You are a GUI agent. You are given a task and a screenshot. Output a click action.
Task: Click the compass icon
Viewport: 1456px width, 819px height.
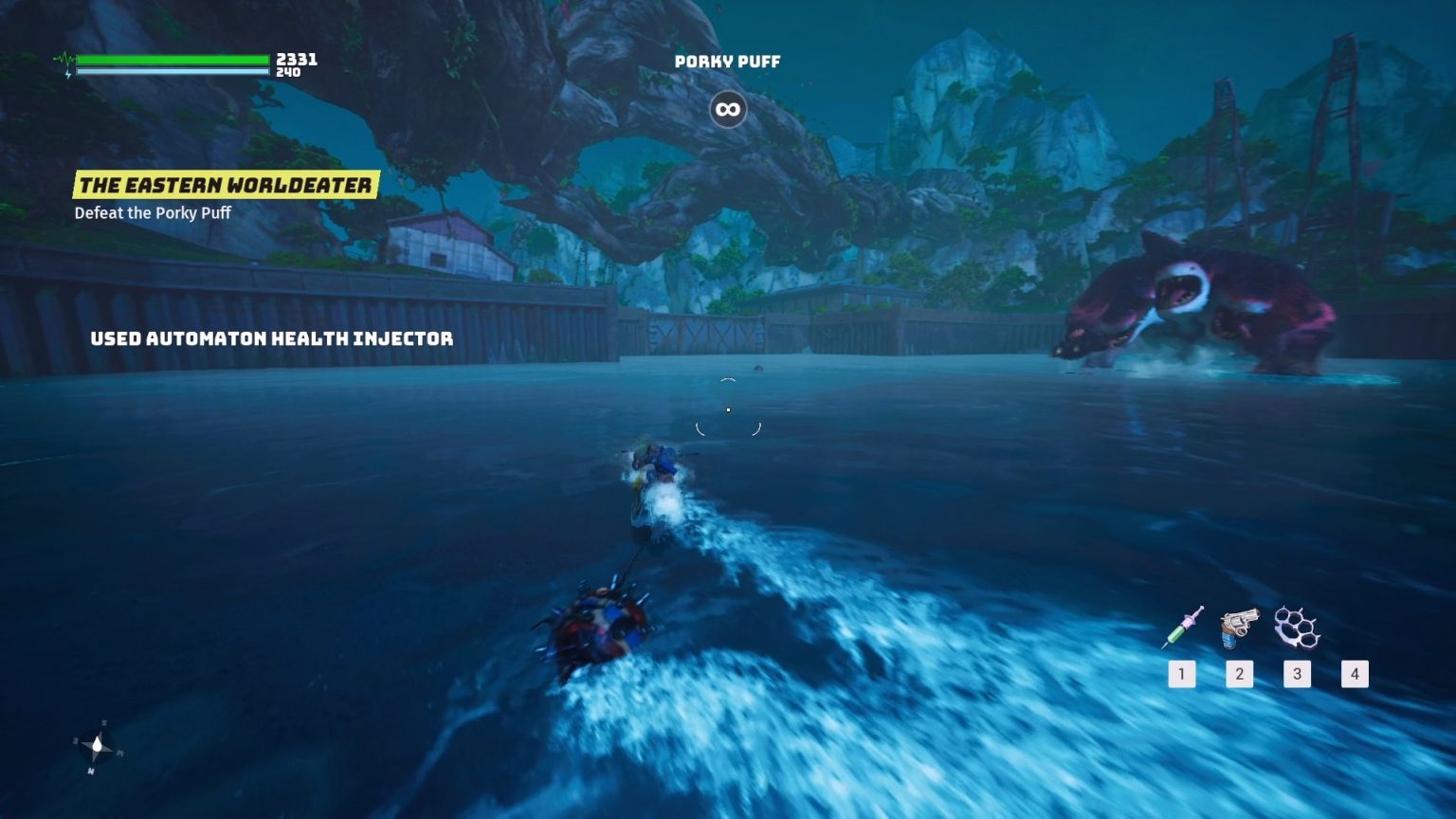pos(97,748)
